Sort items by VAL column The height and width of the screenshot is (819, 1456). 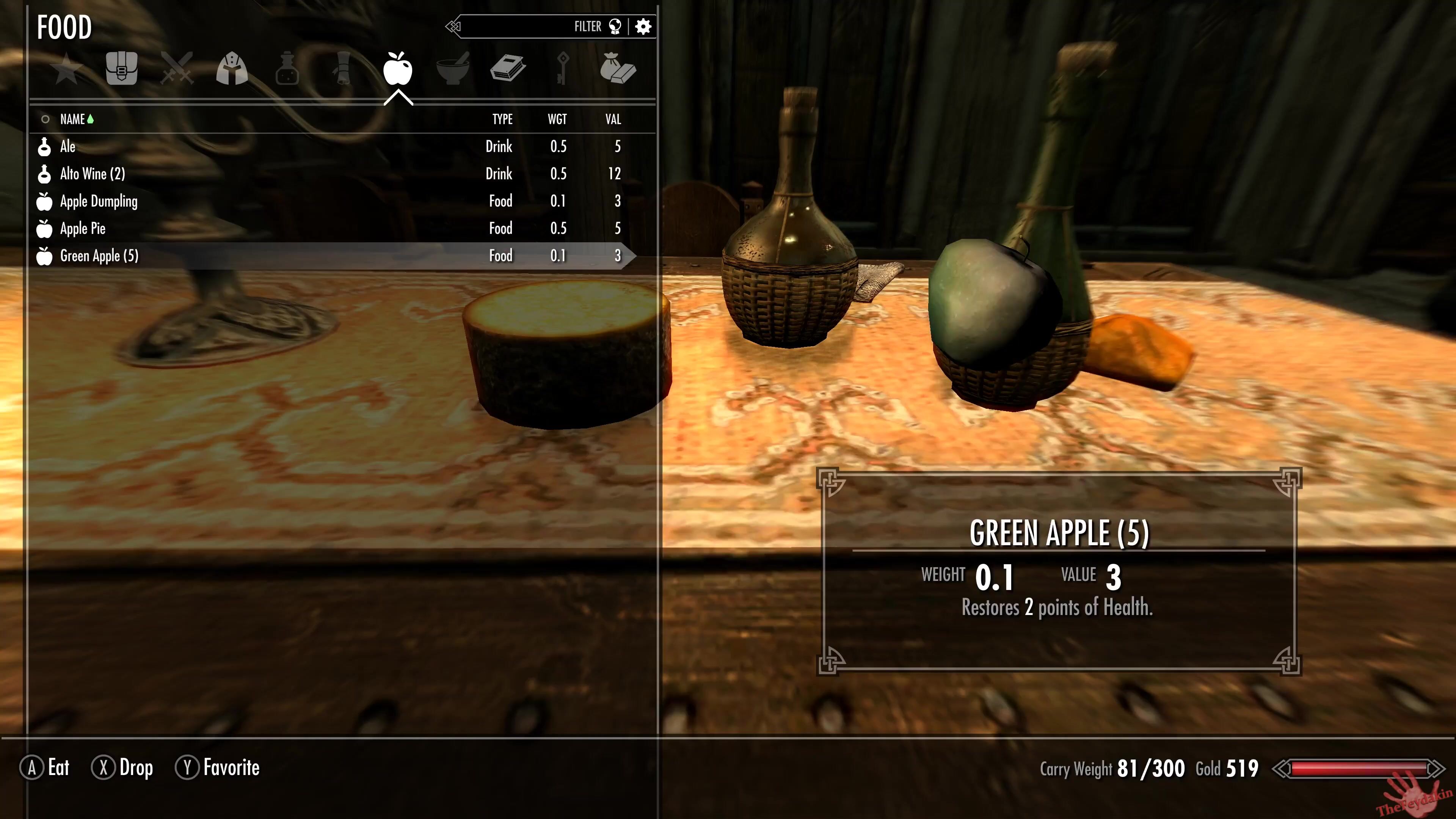tap(613, 119)
